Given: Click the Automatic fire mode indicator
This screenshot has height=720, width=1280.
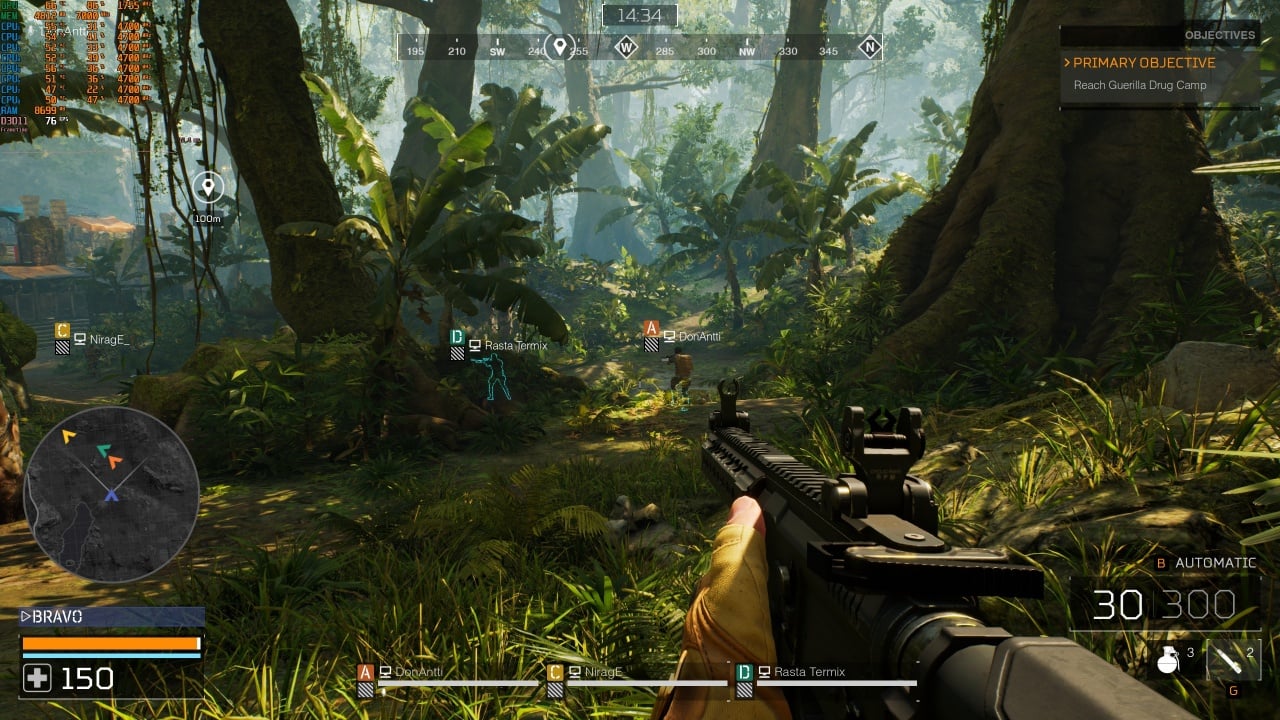Looking at the screenshot, I should (x=1214, y=563).
